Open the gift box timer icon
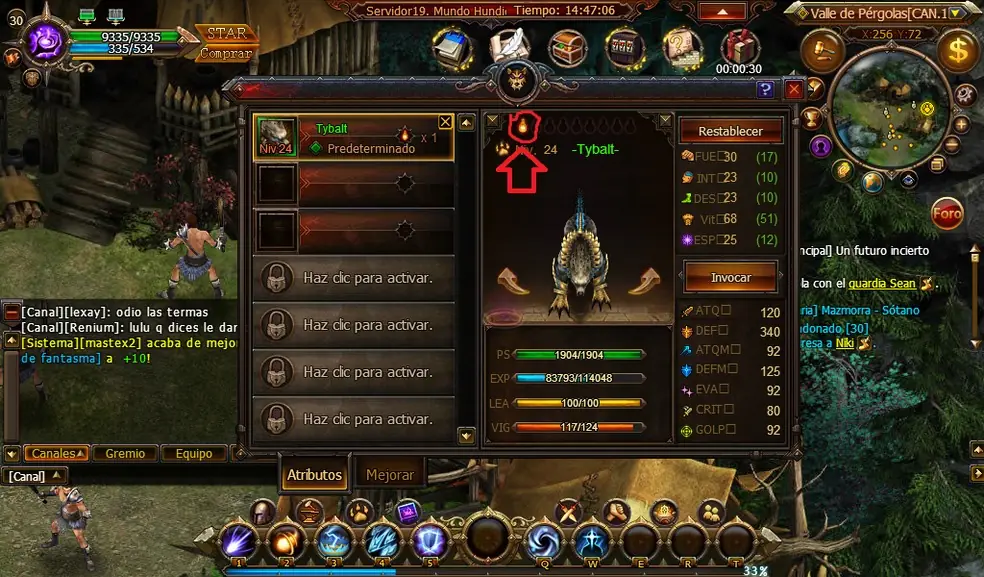This screenshot has height=577, width=984. [x=740, y=46]
